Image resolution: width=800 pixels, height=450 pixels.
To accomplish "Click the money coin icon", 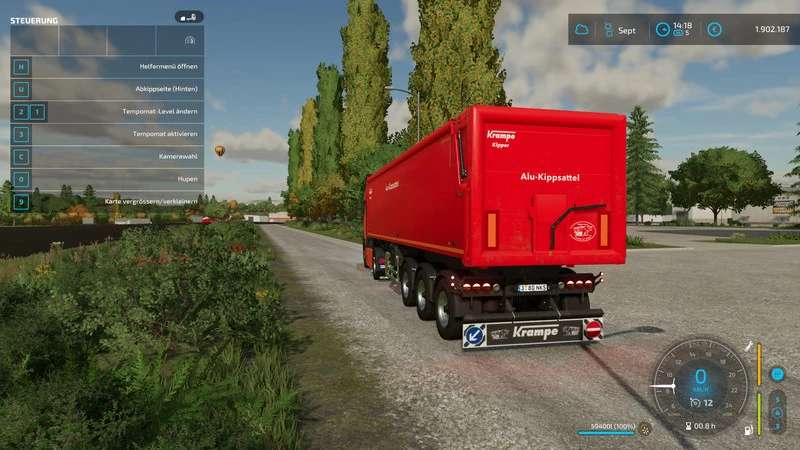I will (x=714, y=30).
